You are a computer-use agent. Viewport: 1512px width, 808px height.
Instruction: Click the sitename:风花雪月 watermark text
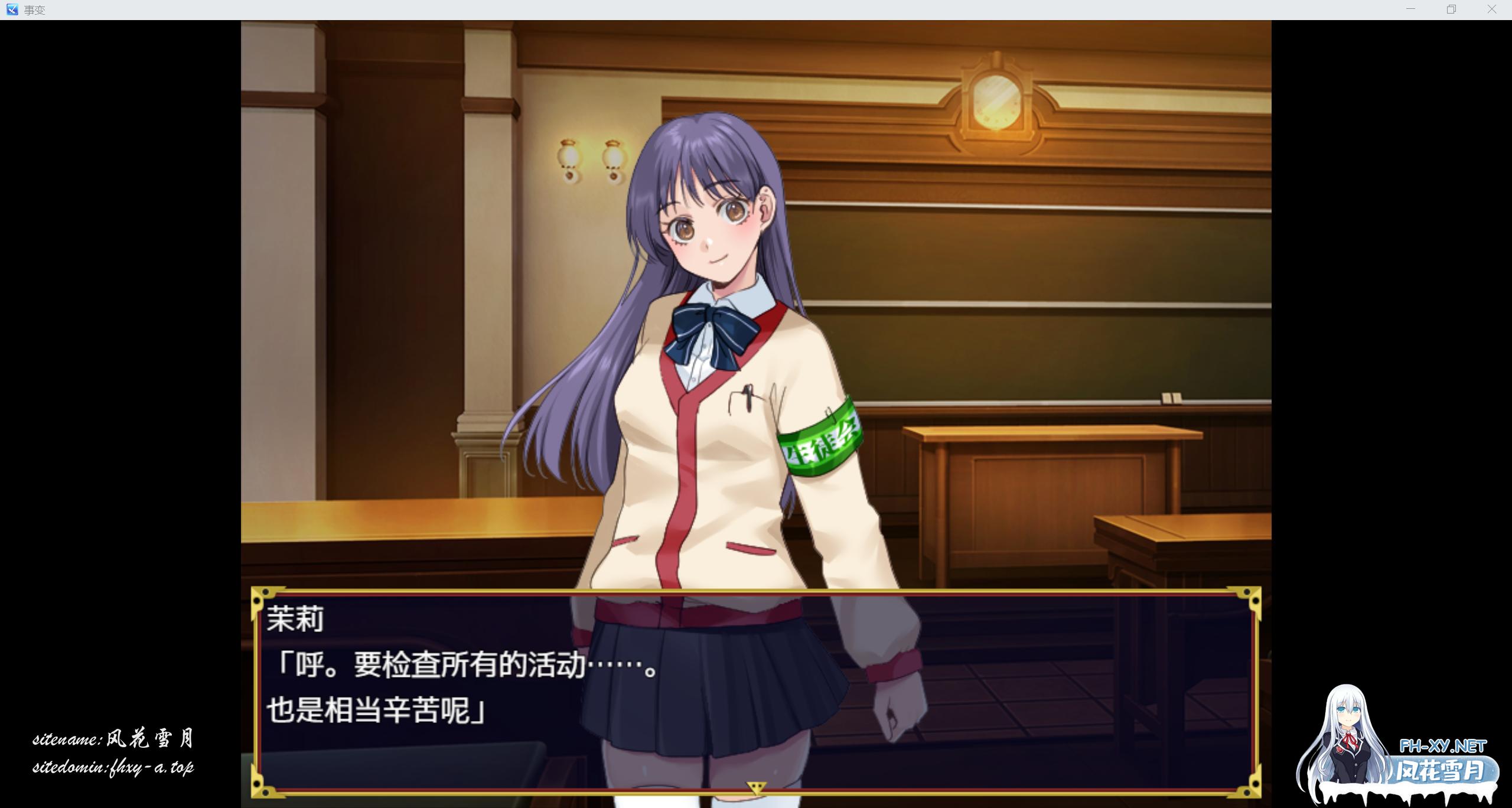(x=115, y=740)
